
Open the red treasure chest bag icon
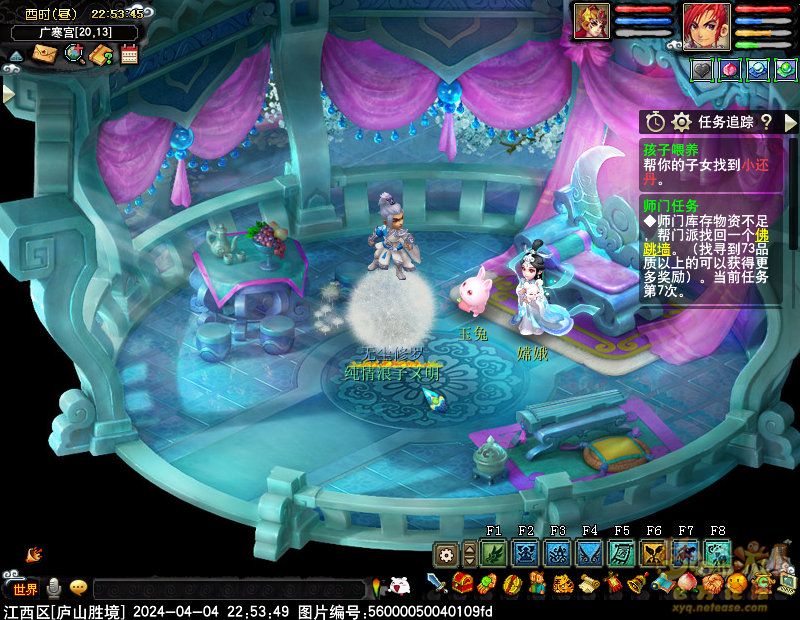(462, 583)
